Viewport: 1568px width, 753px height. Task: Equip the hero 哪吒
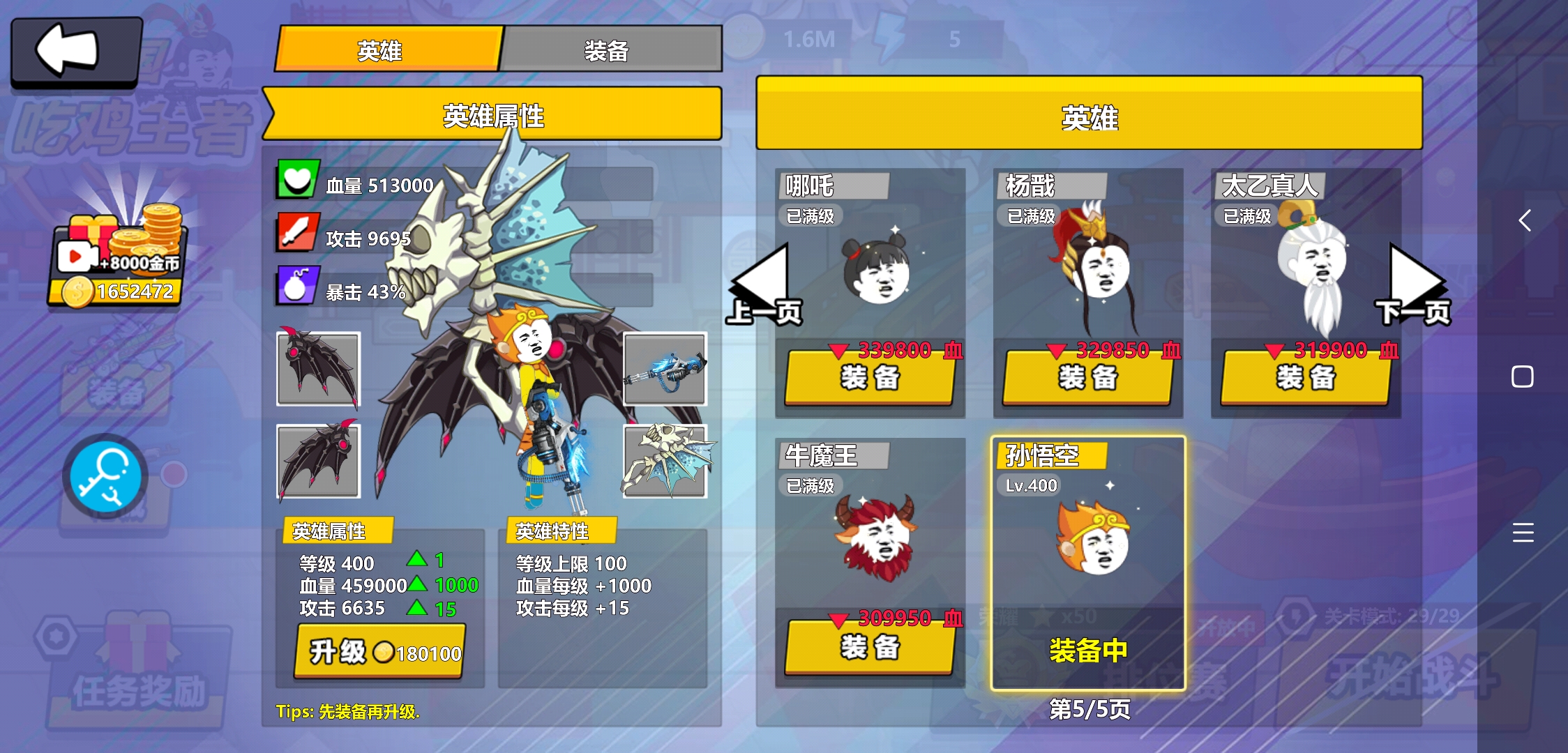(869, 379)
